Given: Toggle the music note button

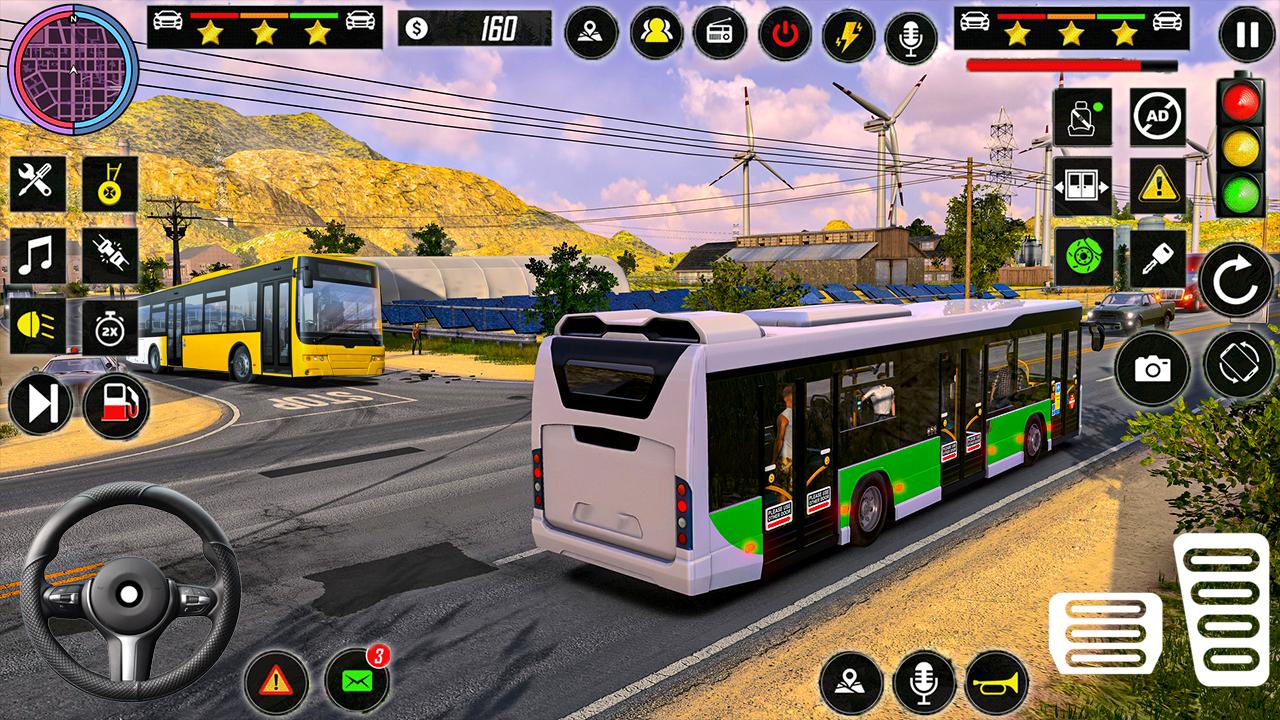Looking at the screenshot, I should tap(38, 255).
